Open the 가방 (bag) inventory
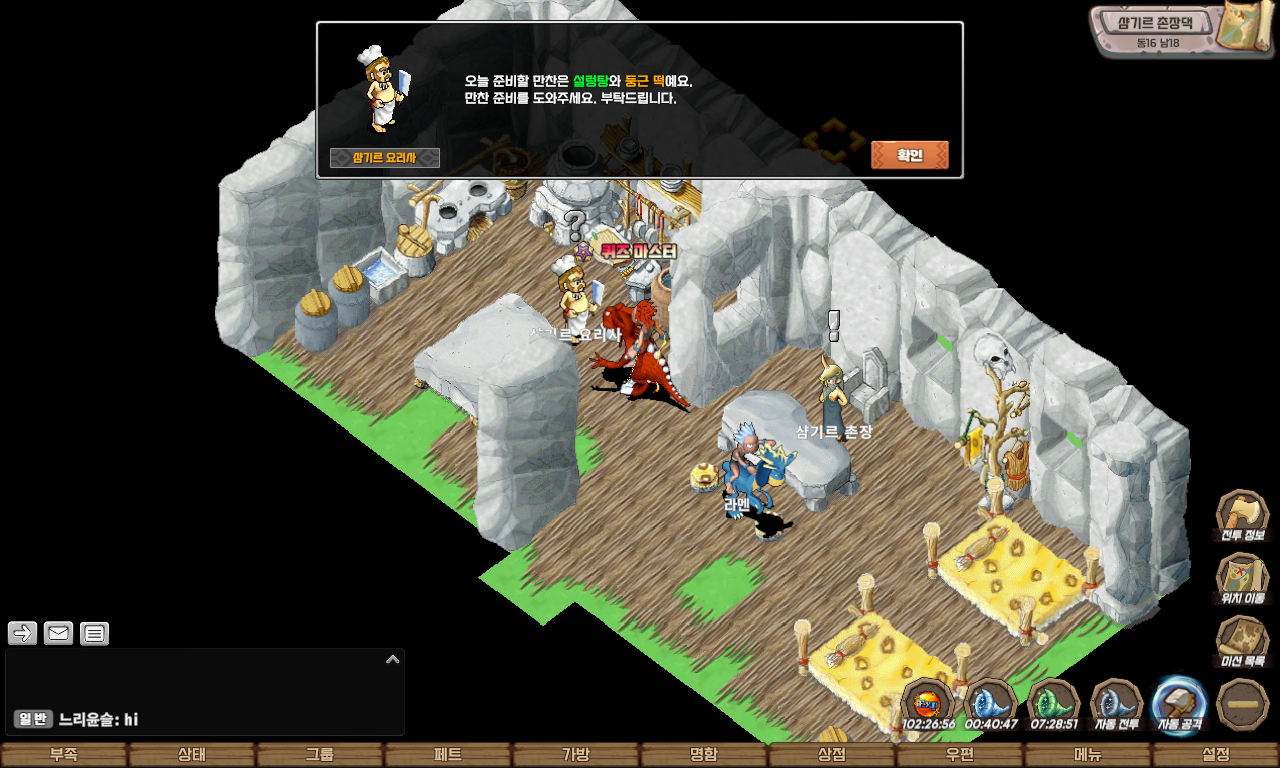The image size is (1280, 768). (576, 755)
